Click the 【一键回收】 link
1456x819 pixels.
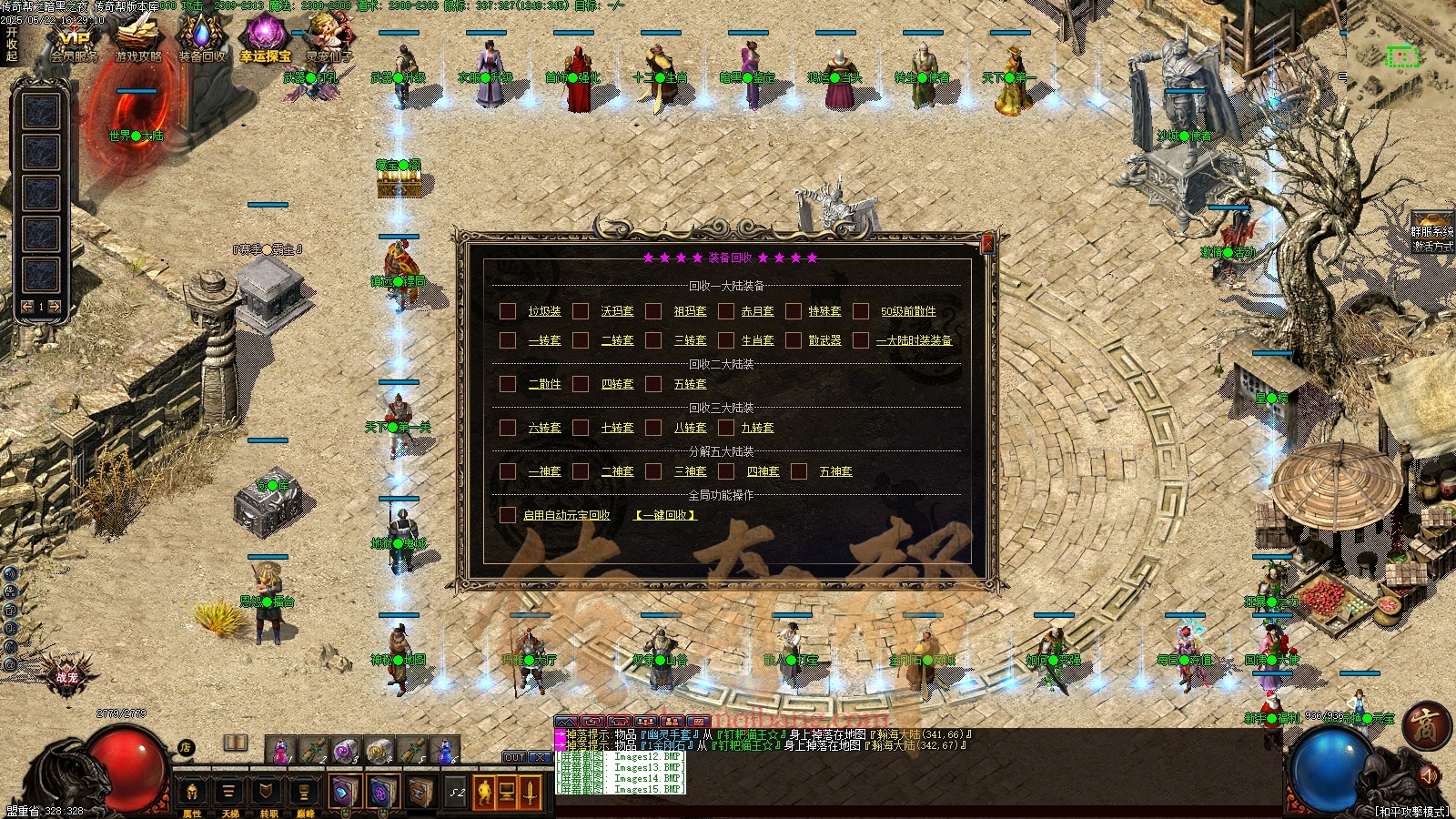pos(665,515)
